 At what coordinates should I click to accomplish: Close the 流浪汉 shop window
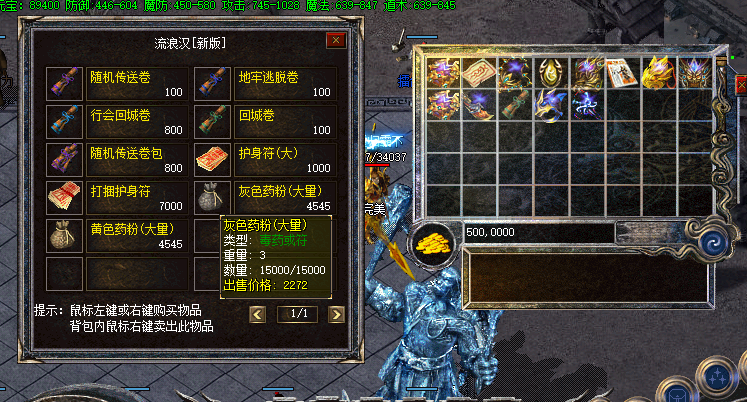point(336,41)
